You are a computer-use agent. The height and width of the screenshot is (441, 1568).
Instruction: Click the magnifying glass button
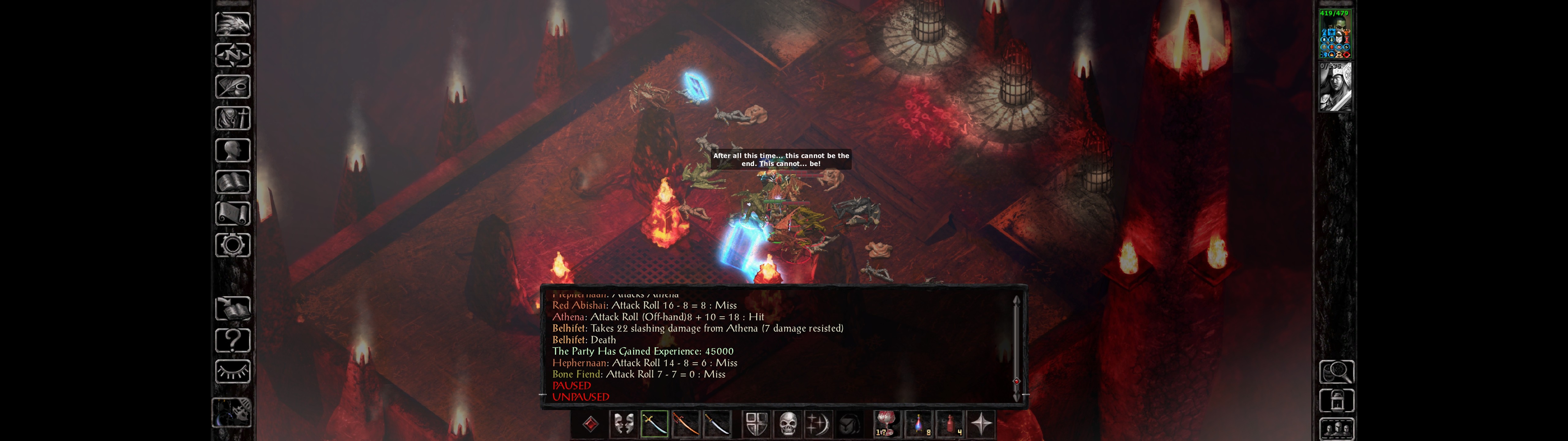[x=1336, y=371]
